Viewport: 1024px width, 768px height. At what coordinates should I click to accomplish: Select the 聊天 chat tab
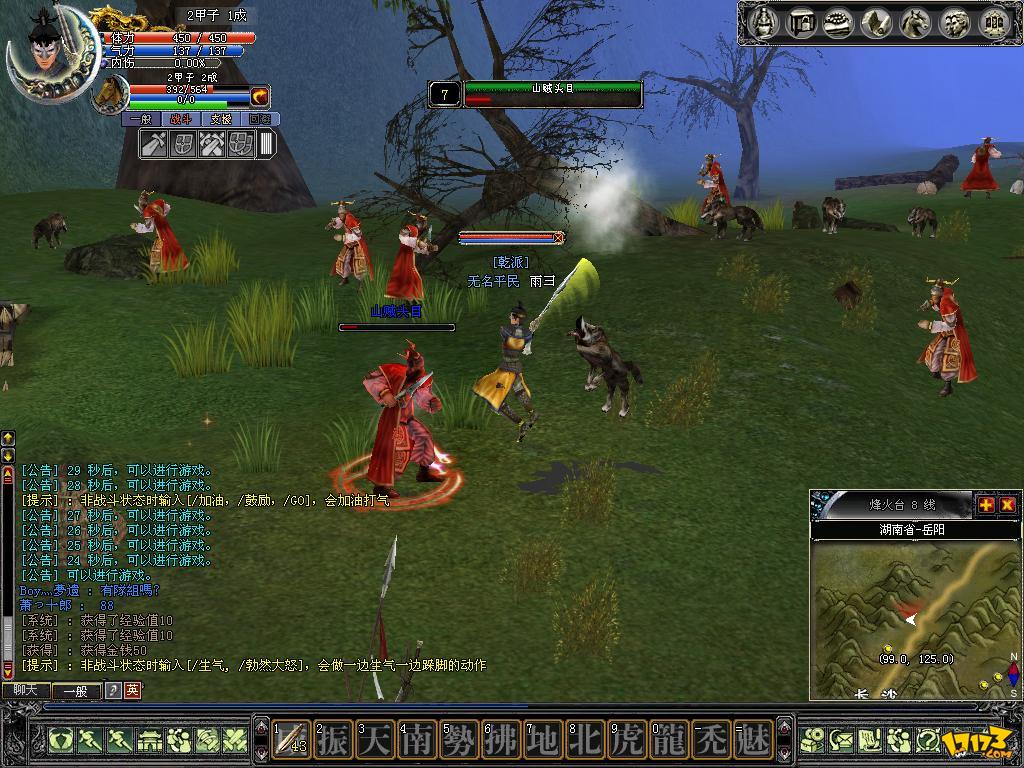(25, 690)
